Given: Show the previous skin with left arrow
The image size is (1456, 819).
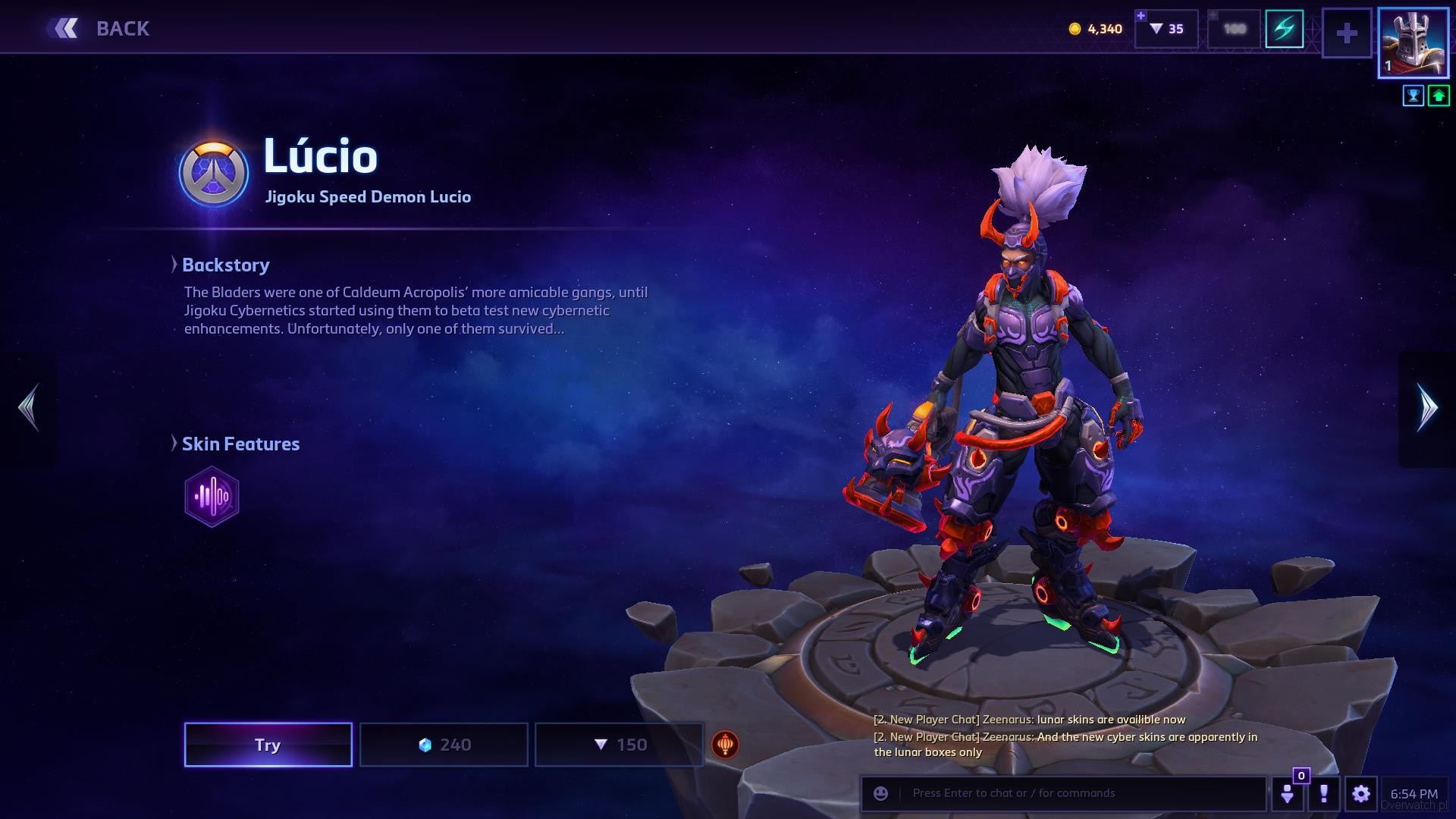Looking at the screenshot, I should (29, 408).
